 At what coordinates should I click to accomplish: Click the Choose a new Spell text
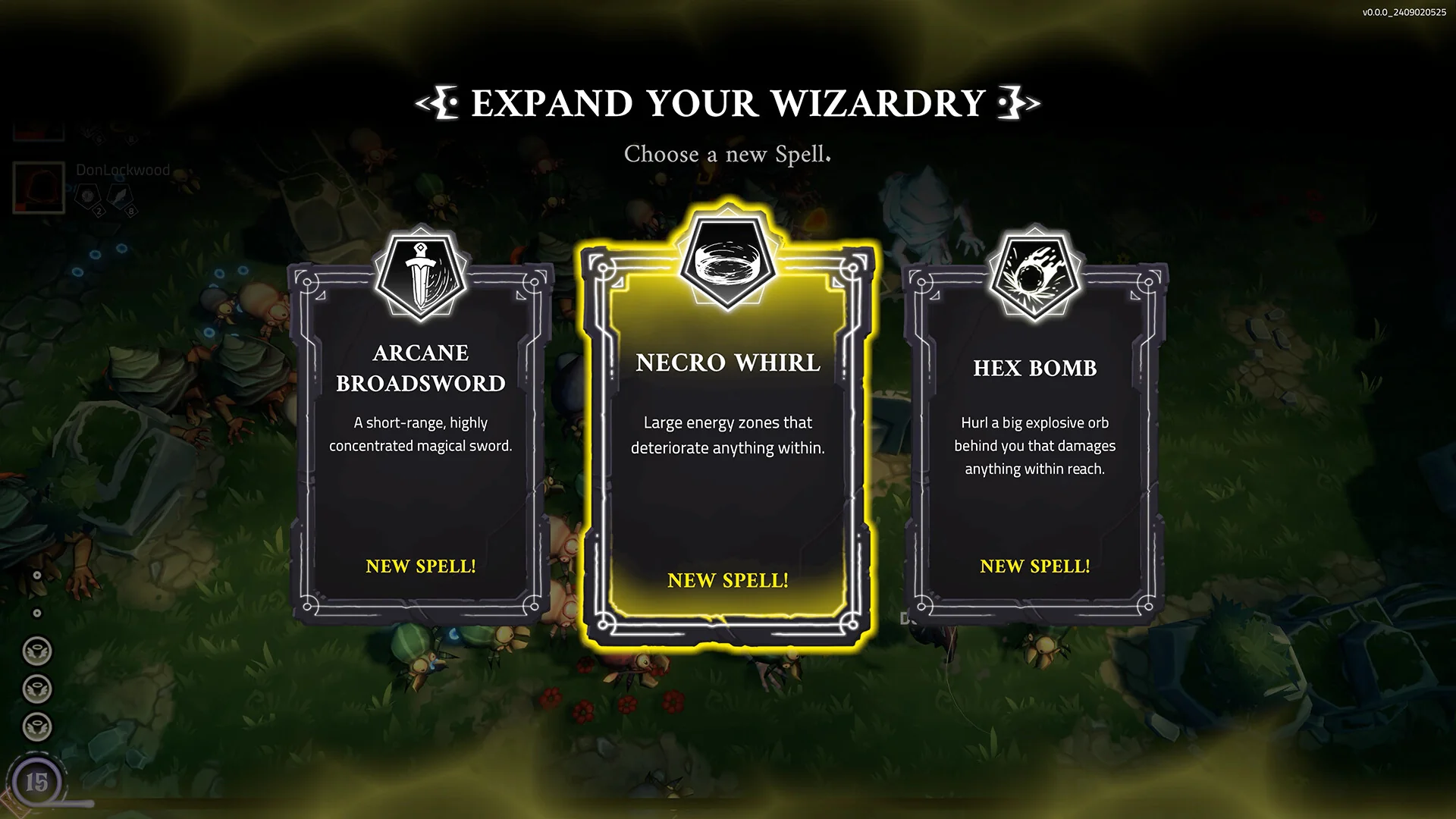click(x=726, y=155)
